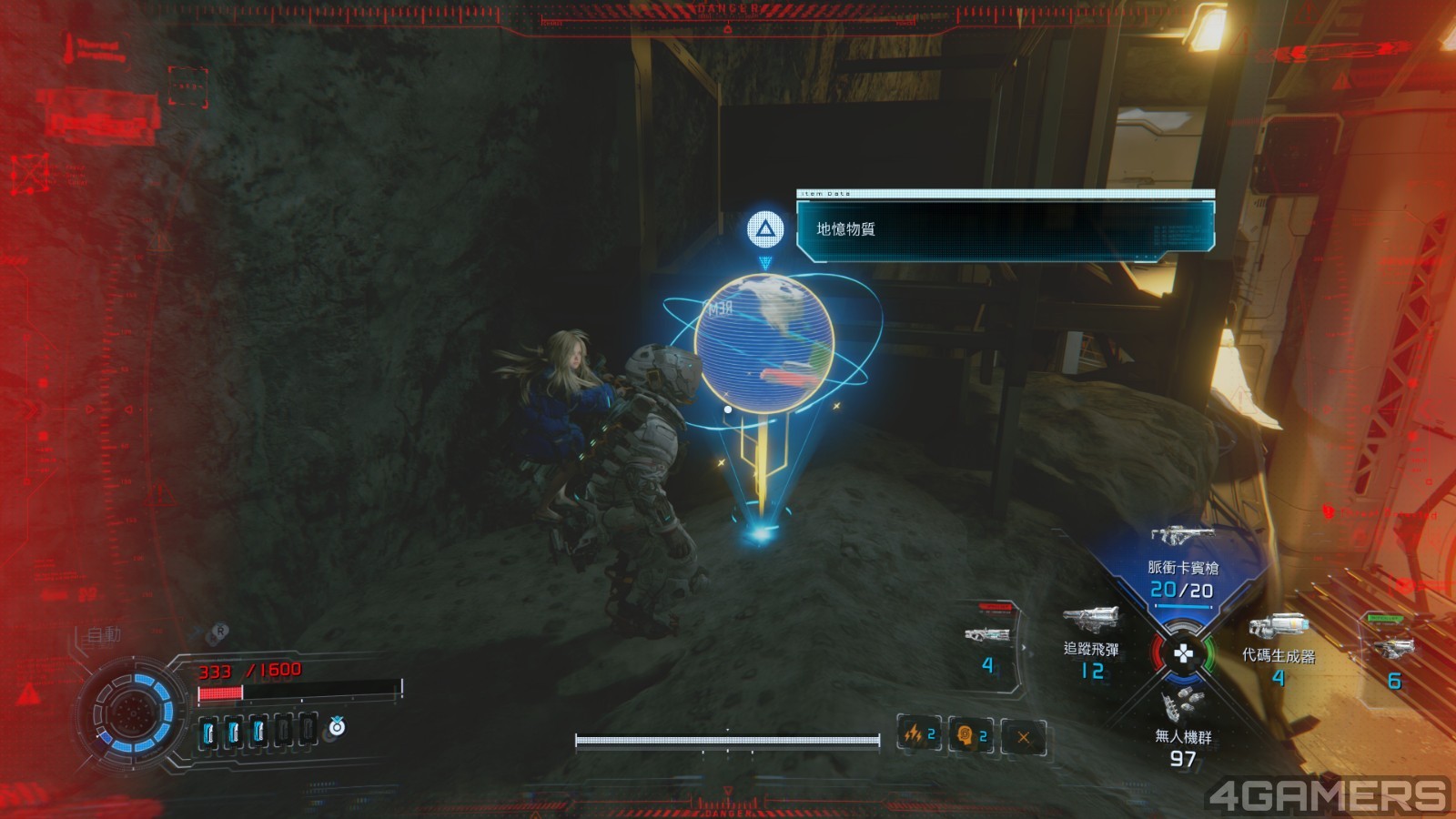Select the empty X-marked item slot
The width and height of the screenshot is (1456, 819).
click(1023, 736)
